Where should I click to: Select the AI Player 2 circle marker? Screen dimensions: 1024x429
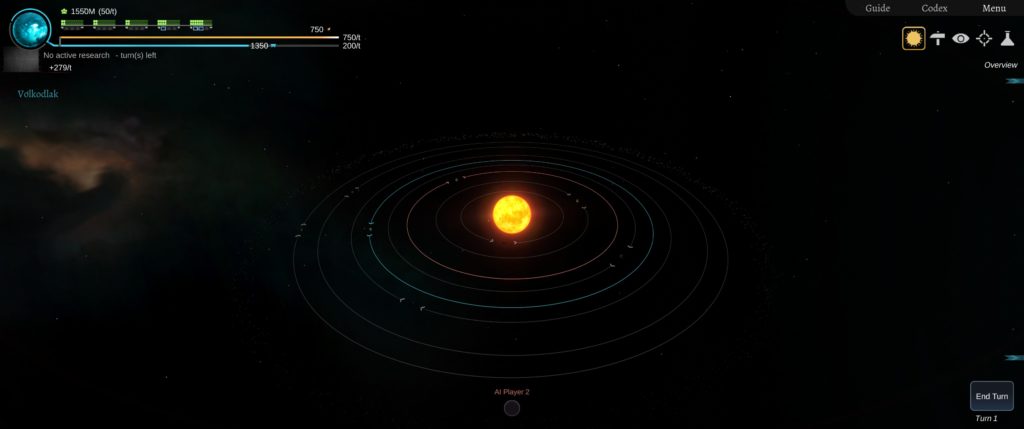tap(512, 407)
